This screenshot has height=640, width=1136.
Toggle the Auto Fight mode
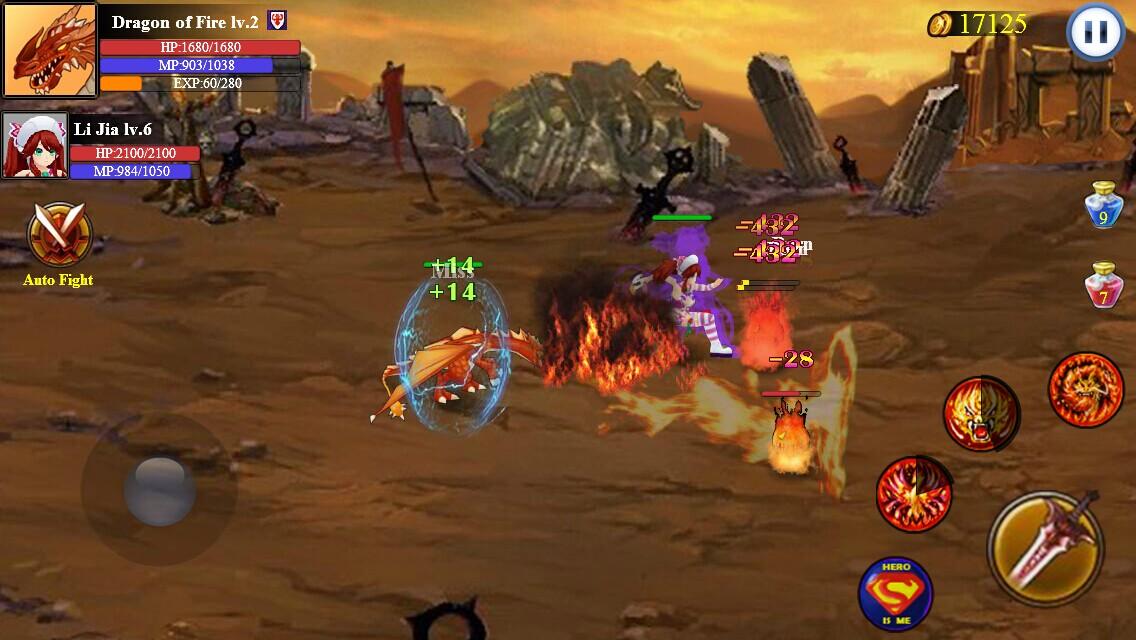[x=59, y=236]
